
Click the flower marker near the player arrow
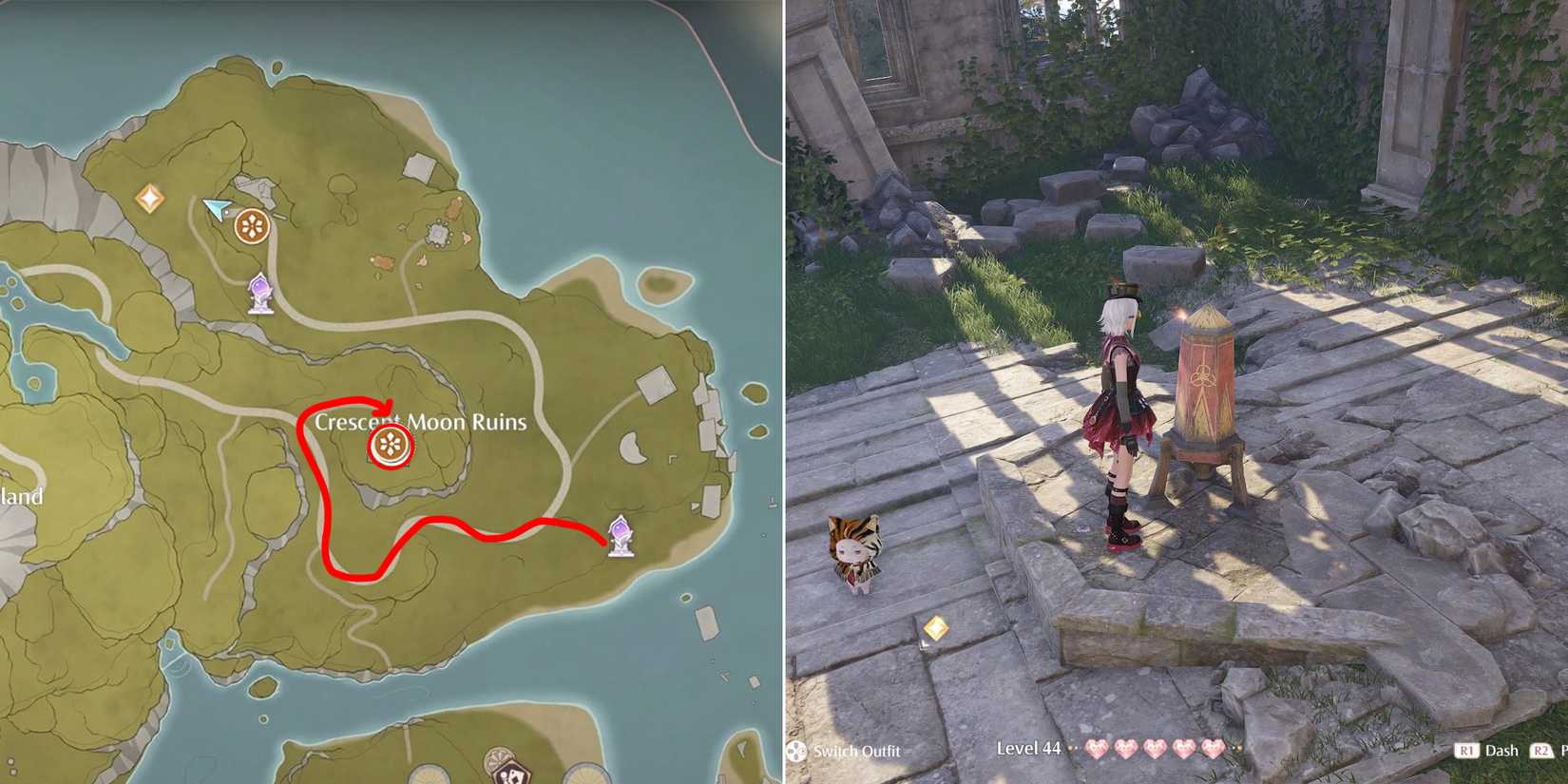click(250, 226)
